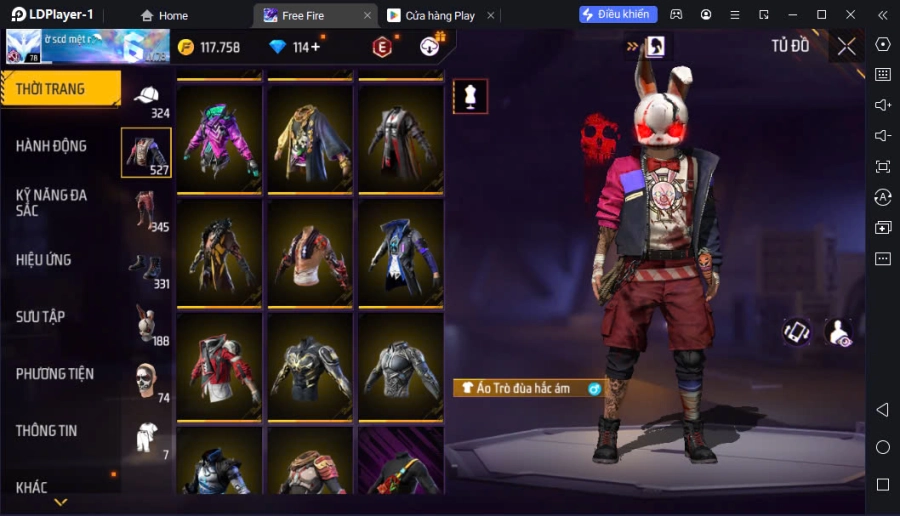900x516 pixels.
Task: Click the mannequin outfit preview button
Action: [470, 96]
